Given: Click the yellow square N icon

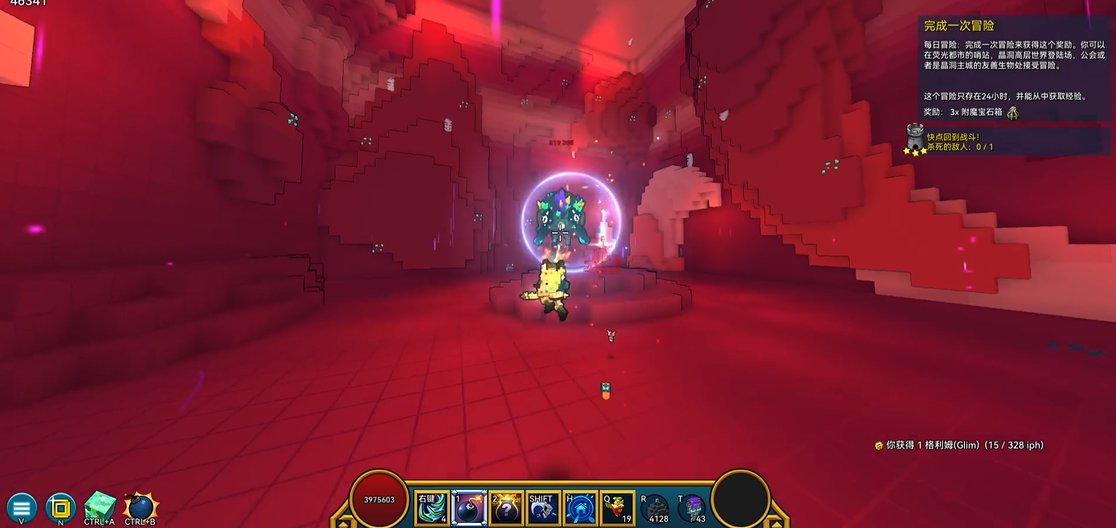Looking at the screenshot, I should point(61,505).
